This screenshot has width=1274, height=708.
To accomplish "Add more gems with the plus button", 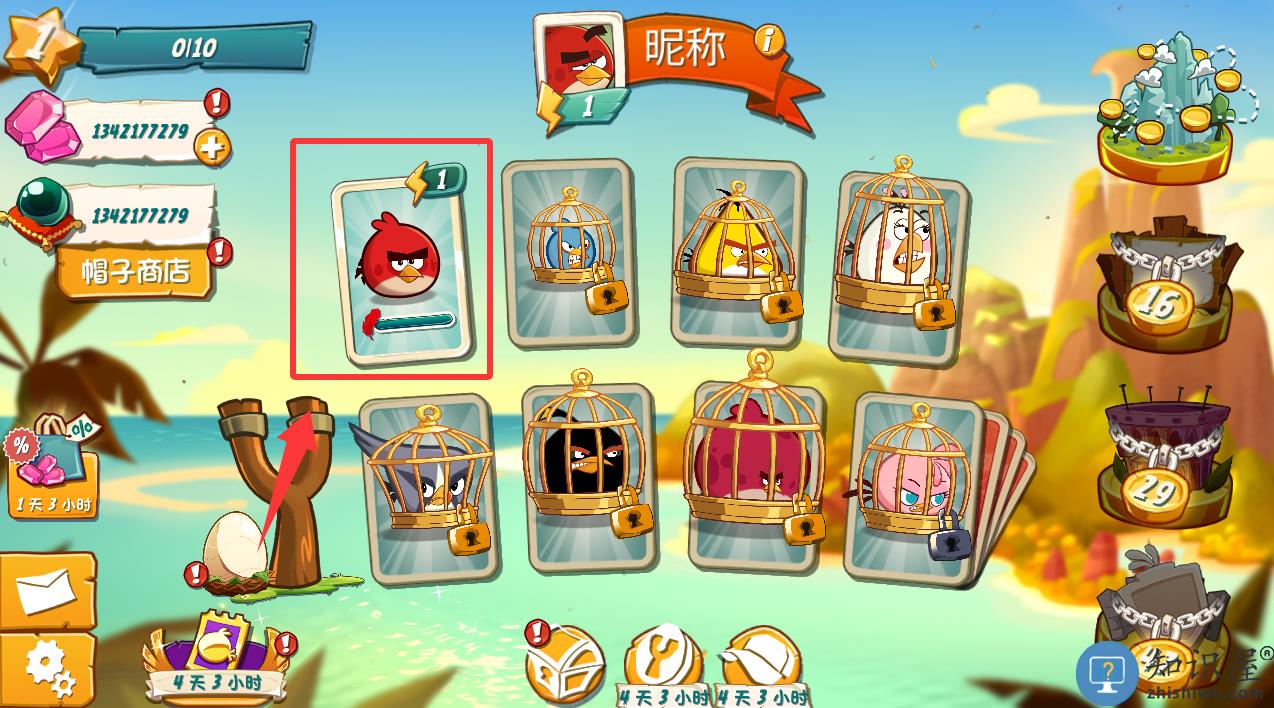I will (211, 149).
